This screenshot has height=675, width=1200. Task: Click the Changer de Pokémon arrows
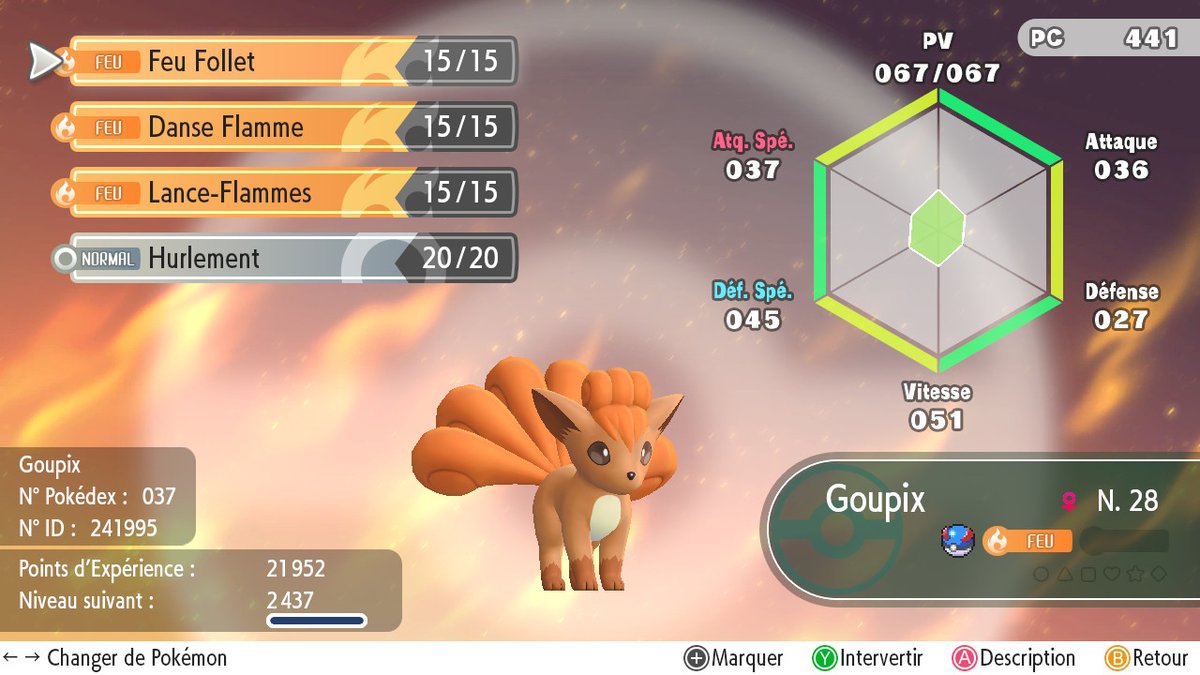[21, 658]
